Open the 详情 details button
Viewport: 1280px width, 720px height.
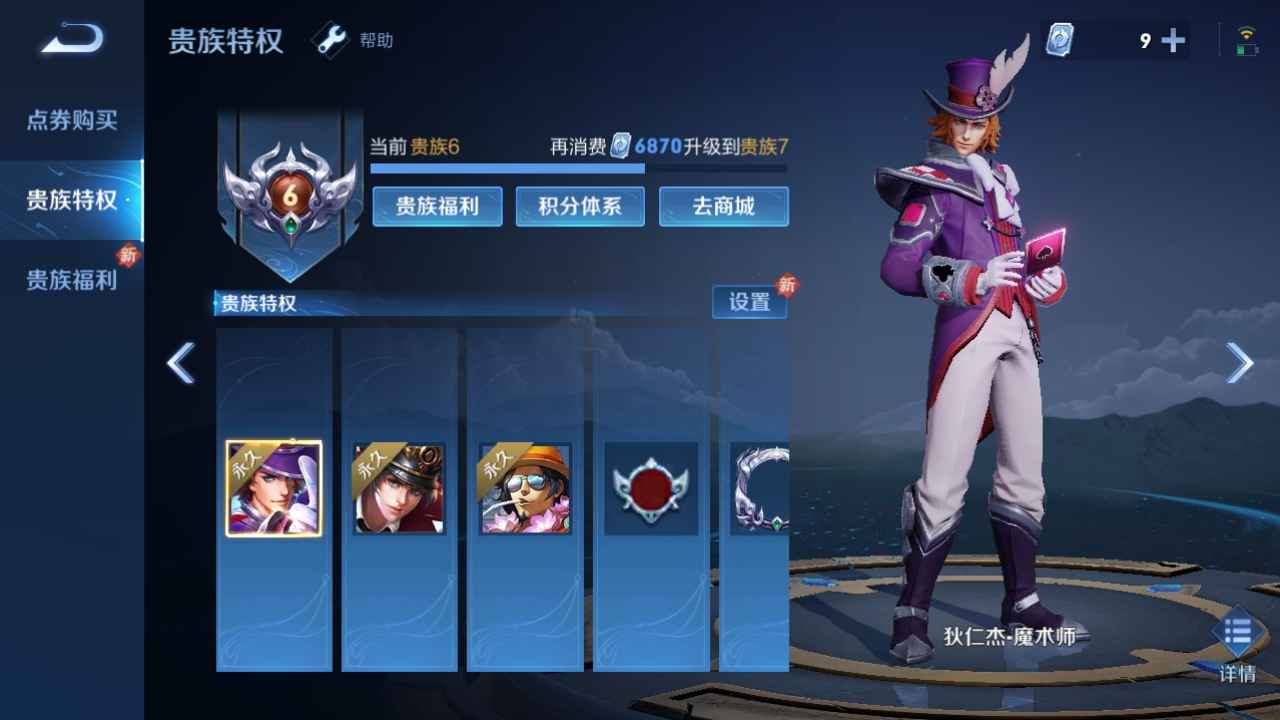tap(1237, 645)
